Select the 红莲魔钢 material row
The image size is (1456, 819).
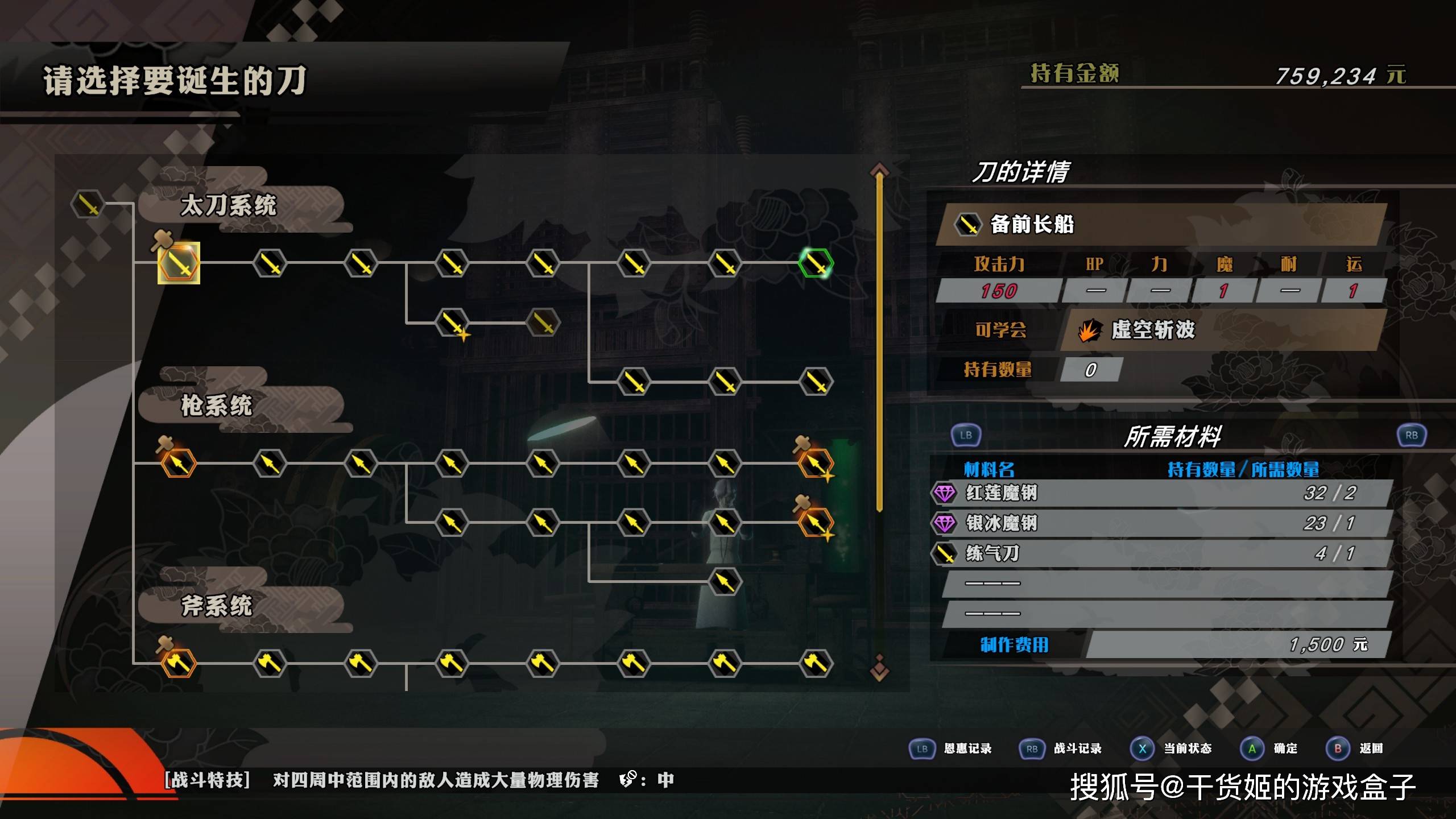pos(1160,493)
